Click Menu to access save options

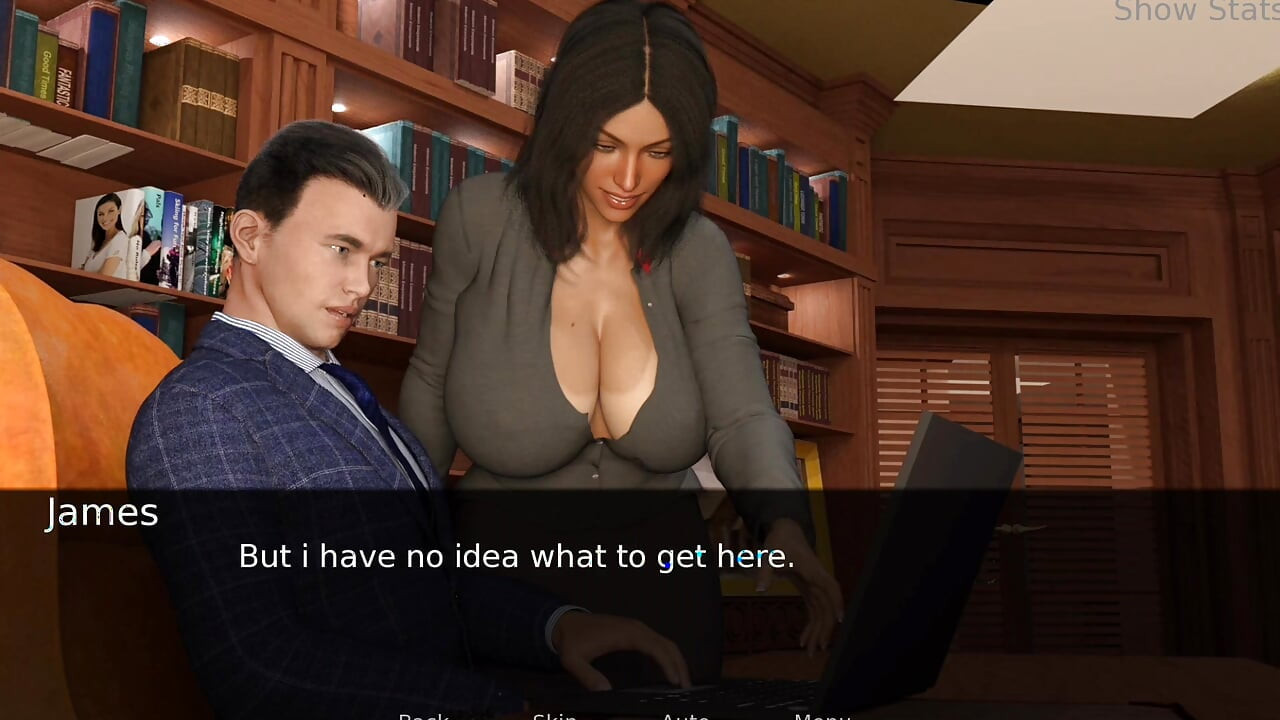822,716
